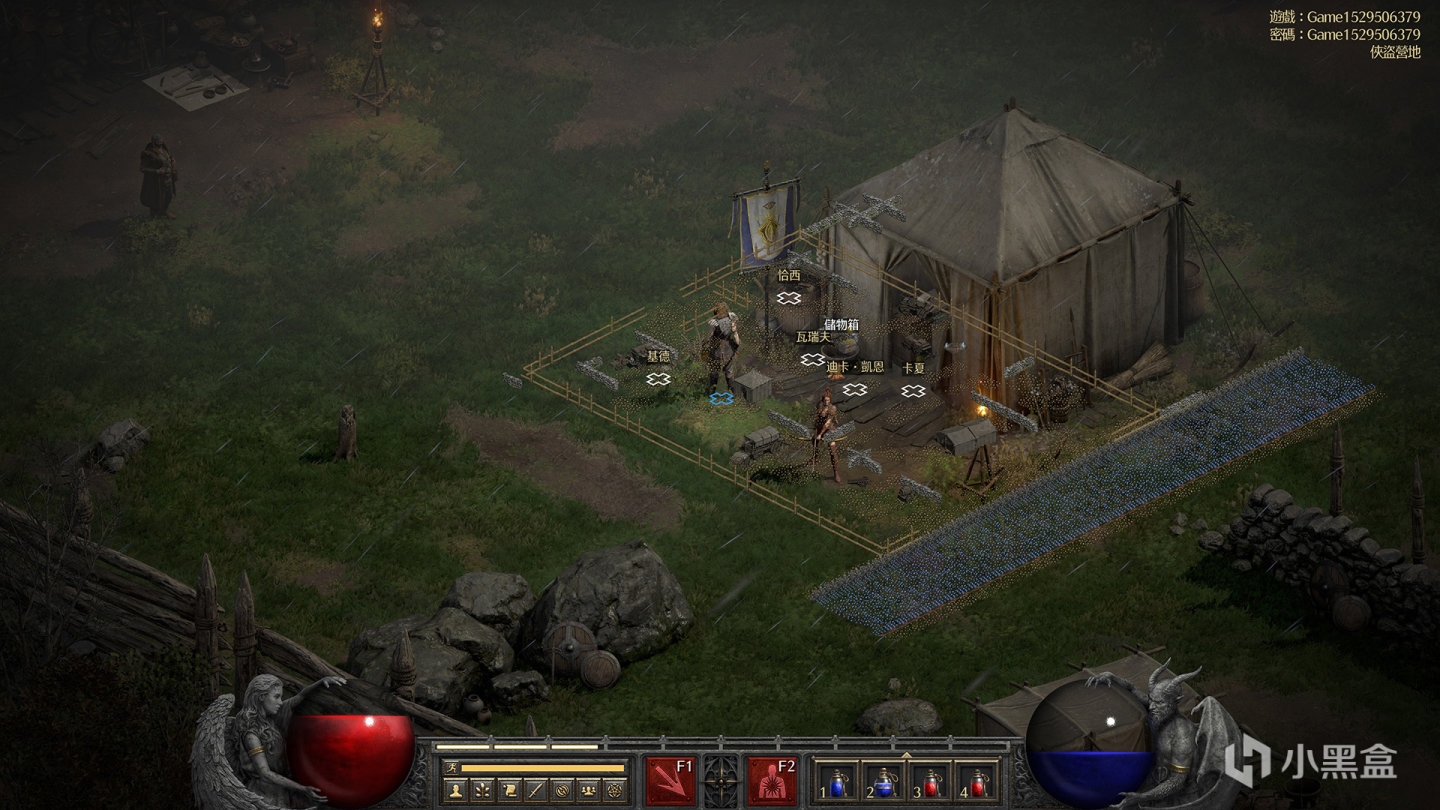Use the healing potion in belt slot 4

977,783
